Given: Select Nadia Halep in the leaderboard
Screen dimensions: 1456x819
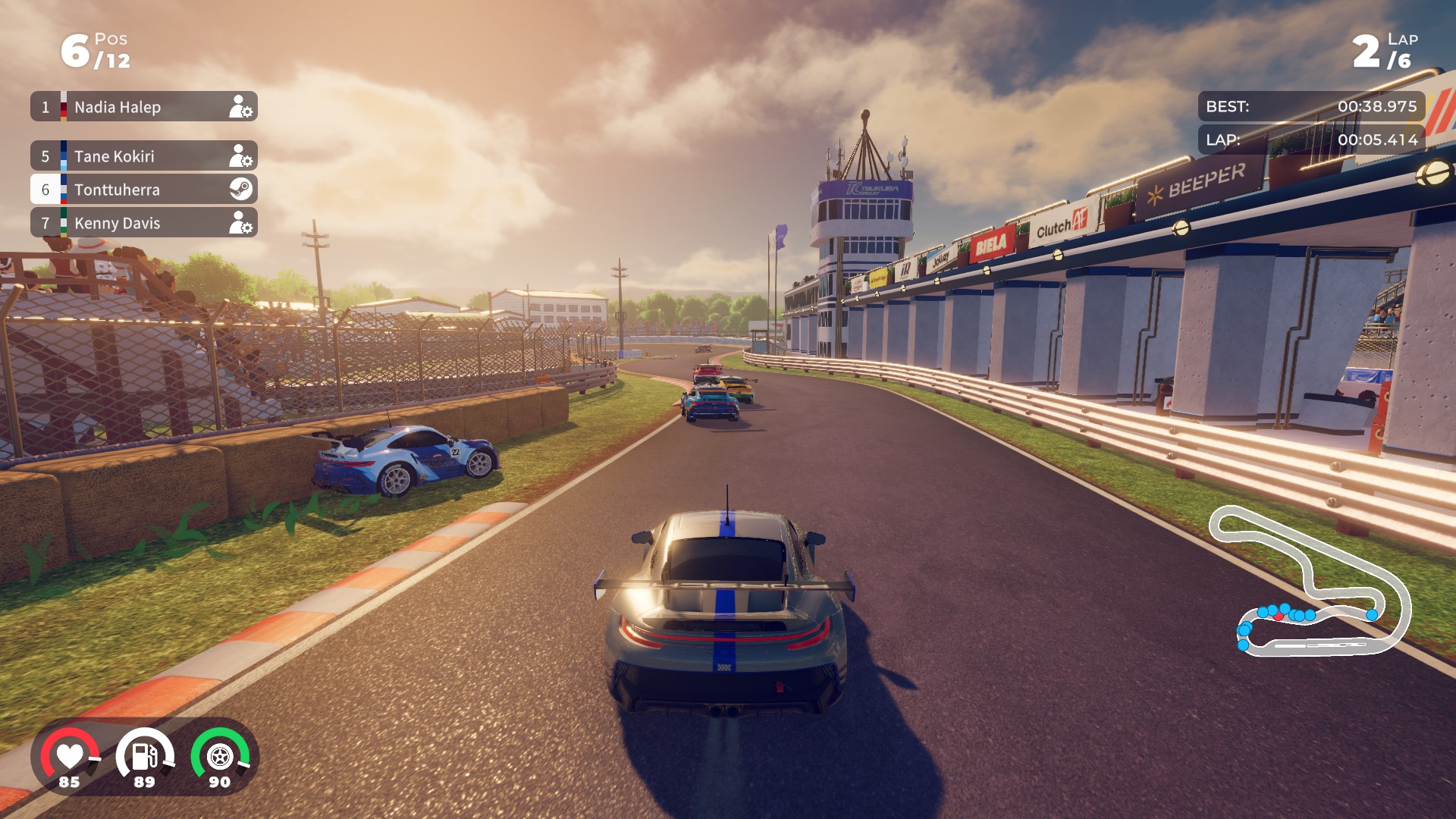Looking at the screenshot, I should pos(144,107).
